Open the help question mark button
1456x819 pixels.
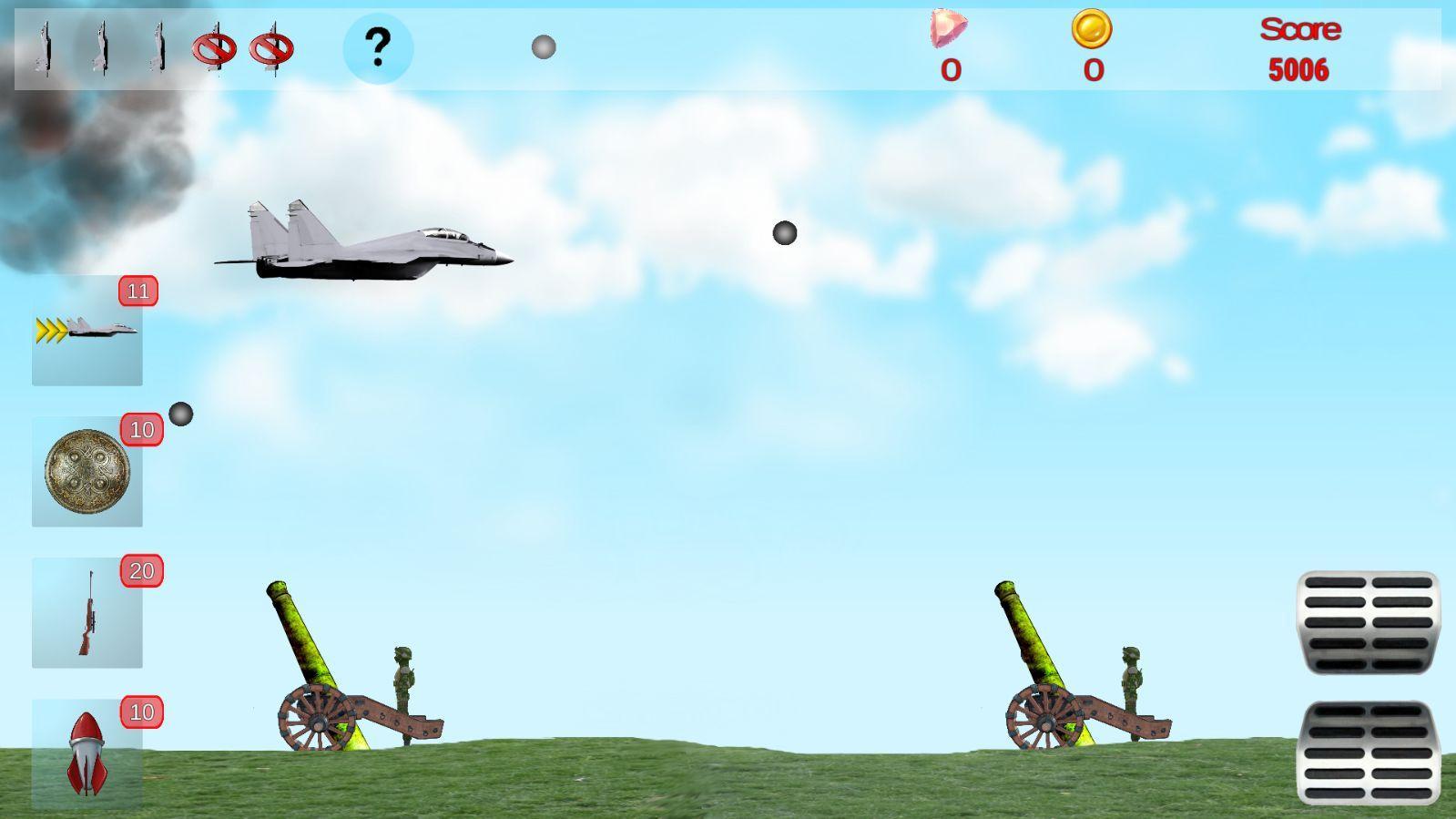pos(378,47)
